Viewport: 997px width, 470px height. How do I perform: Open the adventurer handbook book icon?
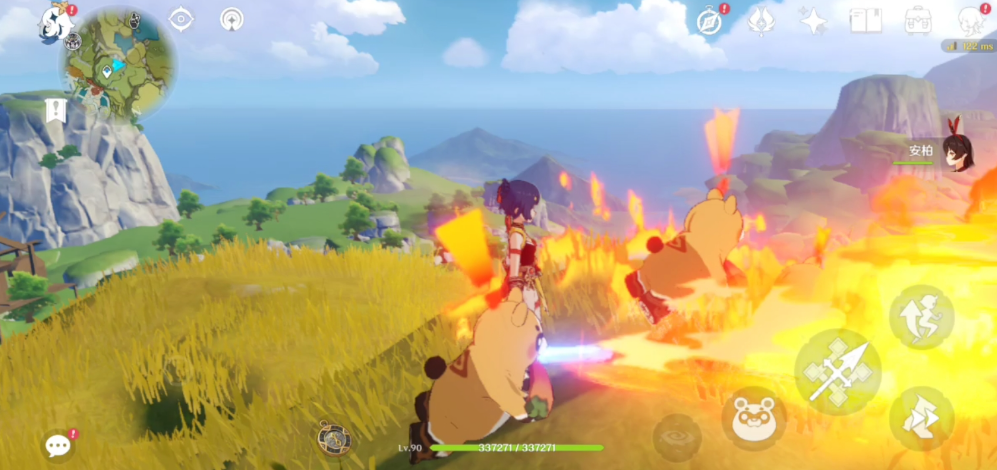pos(865,20)
